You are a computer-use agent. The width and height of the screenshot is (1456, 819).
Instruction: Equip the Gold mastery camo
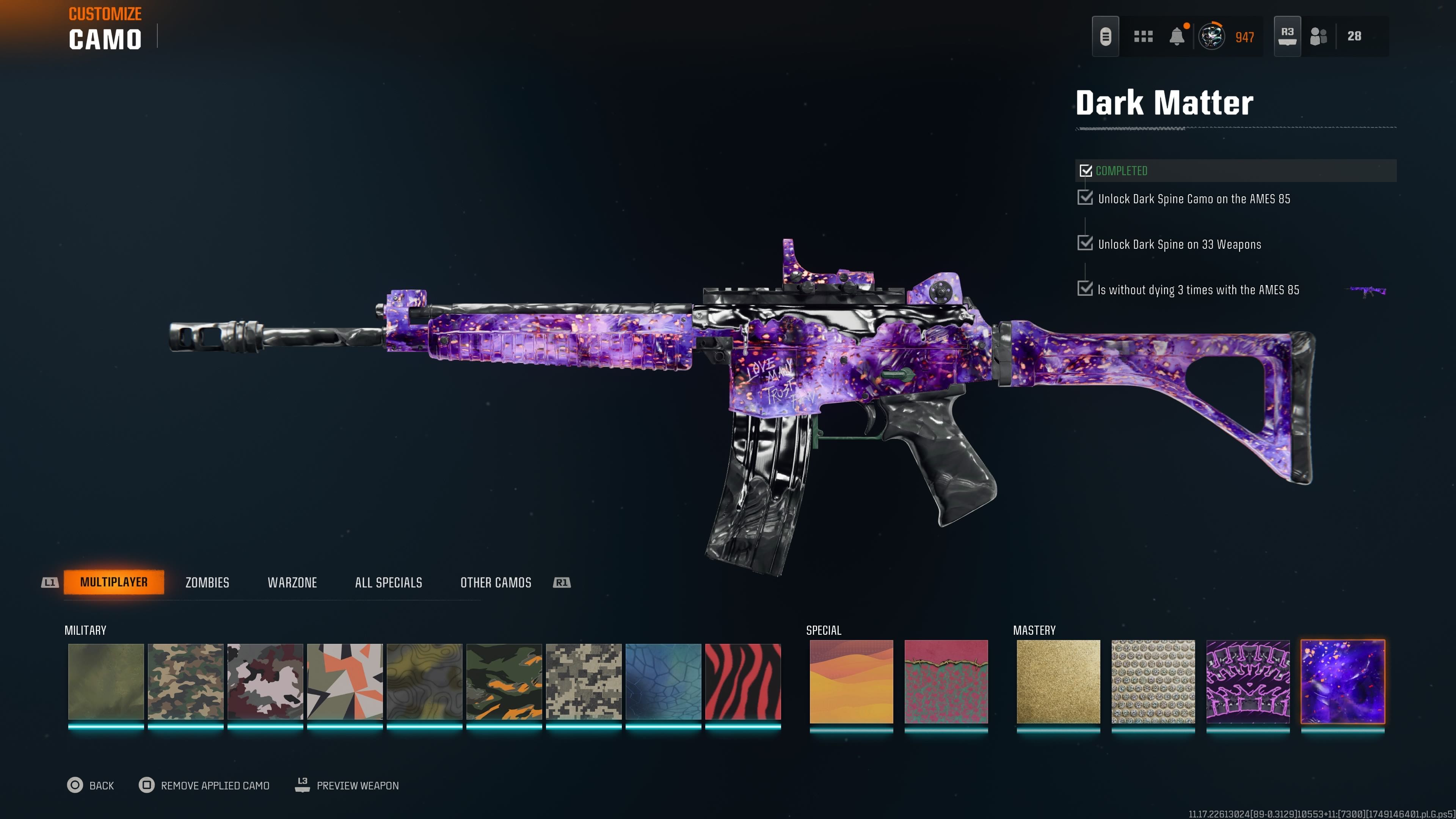pyautogui.click(x=1058, y=682)
